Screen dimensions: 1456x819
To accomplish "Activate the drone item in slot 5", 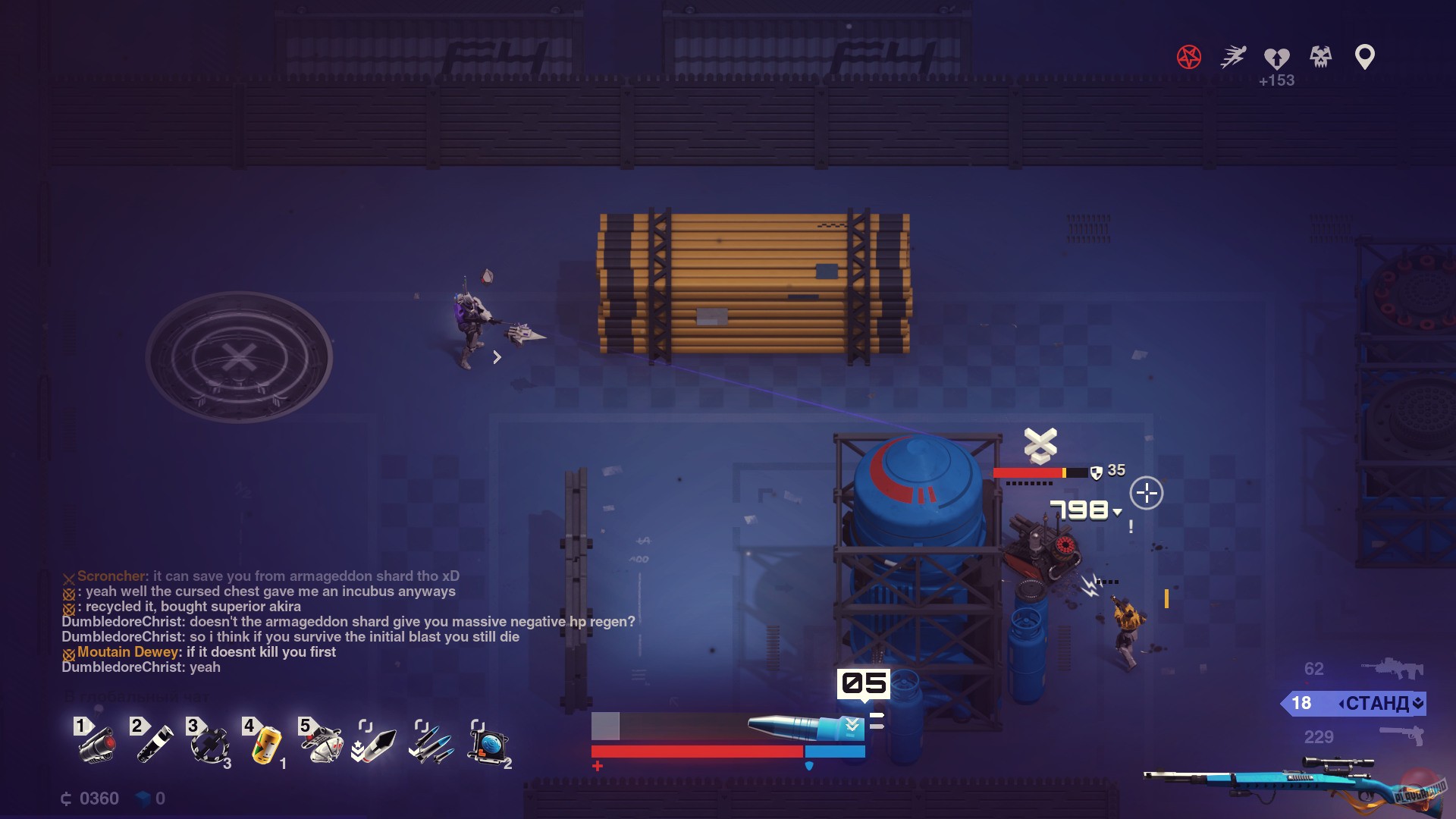I will tap(322, 744).
